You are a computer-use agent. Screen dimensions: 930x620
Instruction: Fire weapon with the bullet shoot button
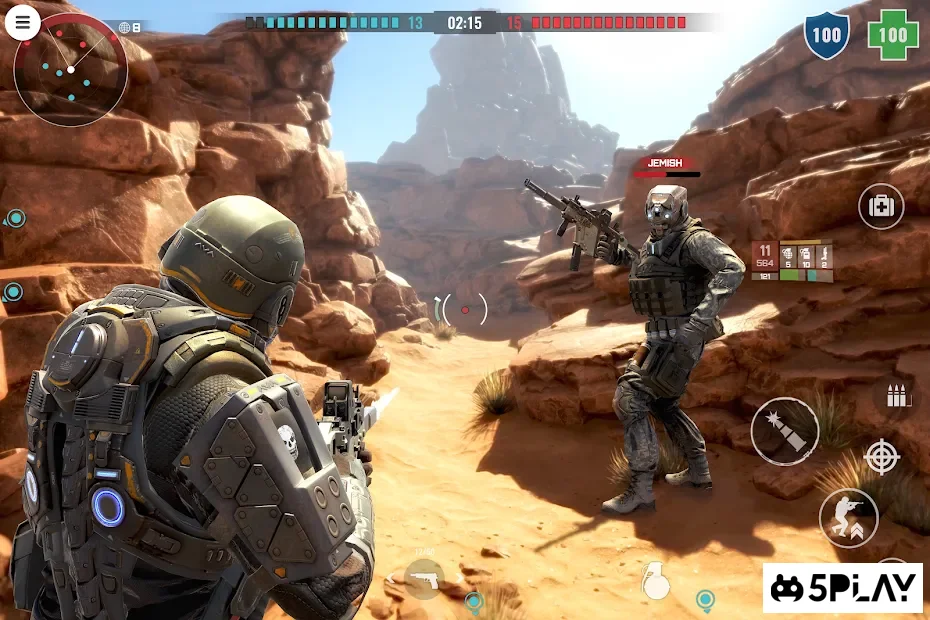coord(785,431)
